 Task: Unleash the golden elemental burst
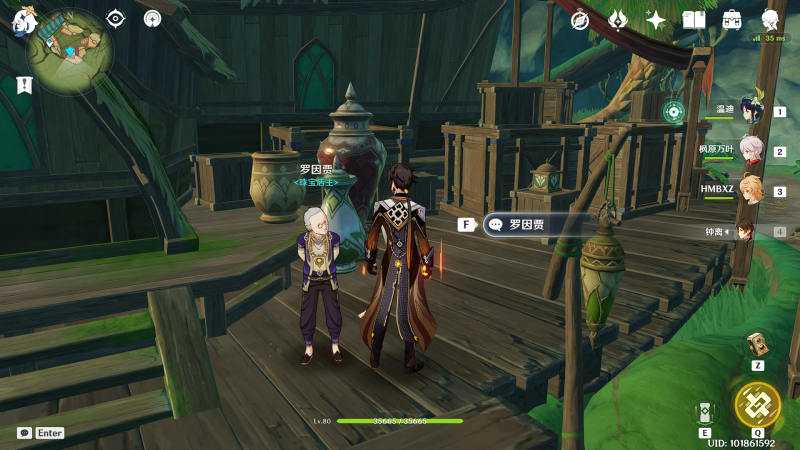pos(757,405)
